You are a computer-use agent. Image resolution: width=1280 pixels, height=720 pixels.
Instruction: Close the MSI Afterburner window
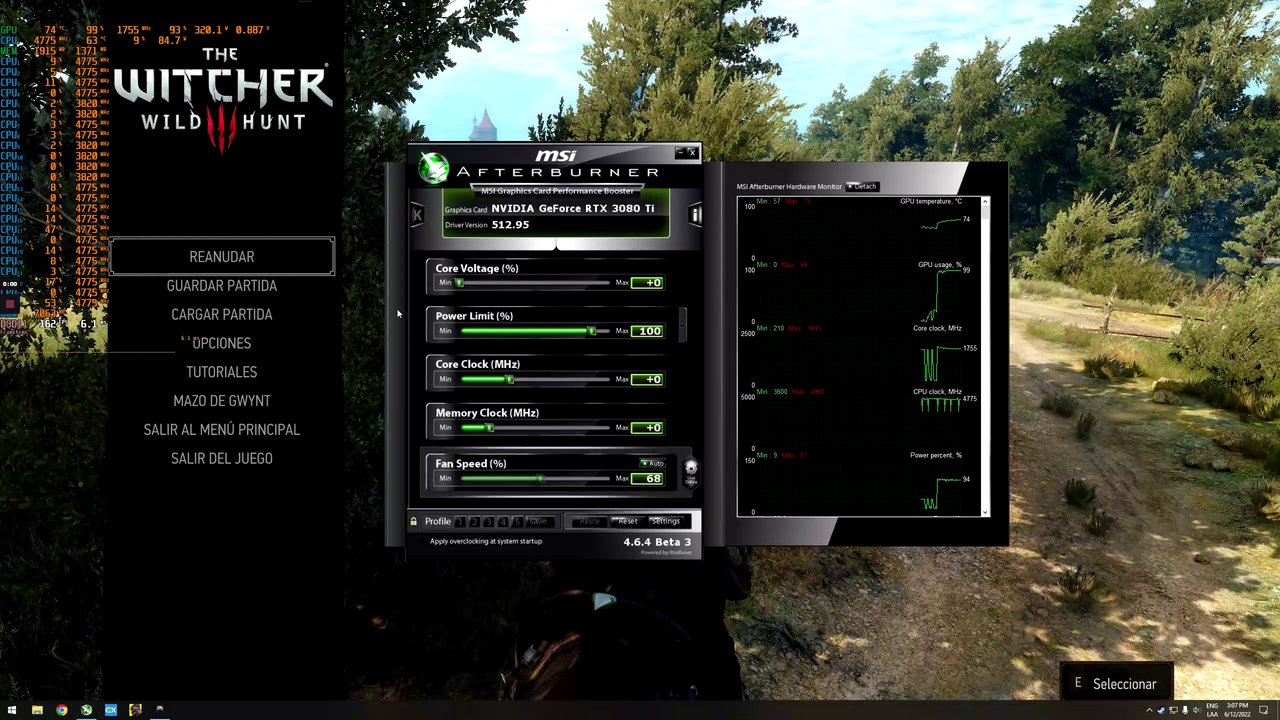(692, 153)
